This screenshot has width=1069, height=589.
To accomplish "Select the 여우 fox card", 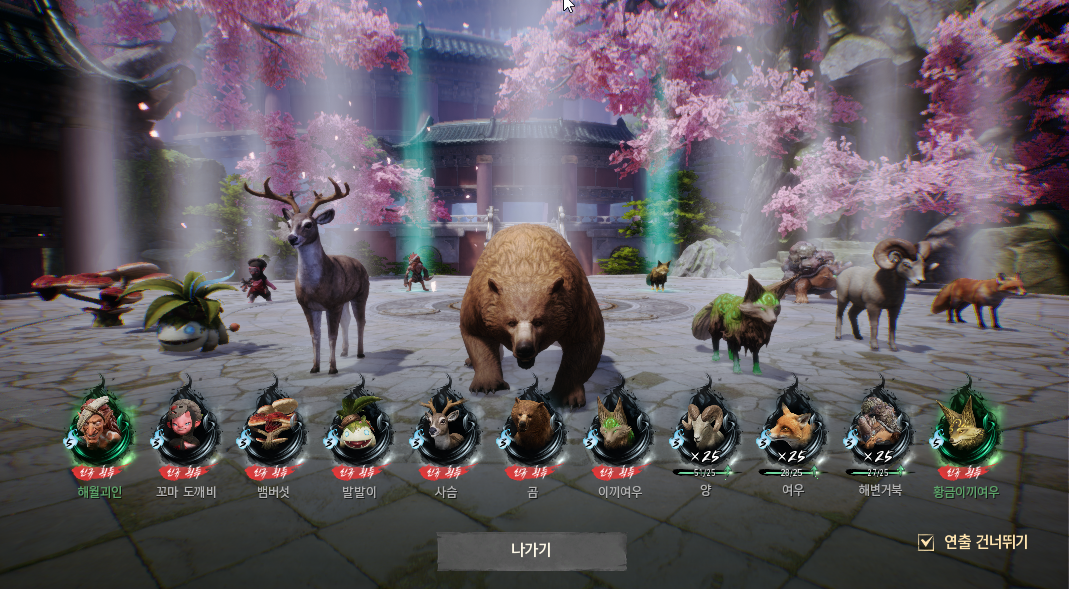I will (792, 424).
